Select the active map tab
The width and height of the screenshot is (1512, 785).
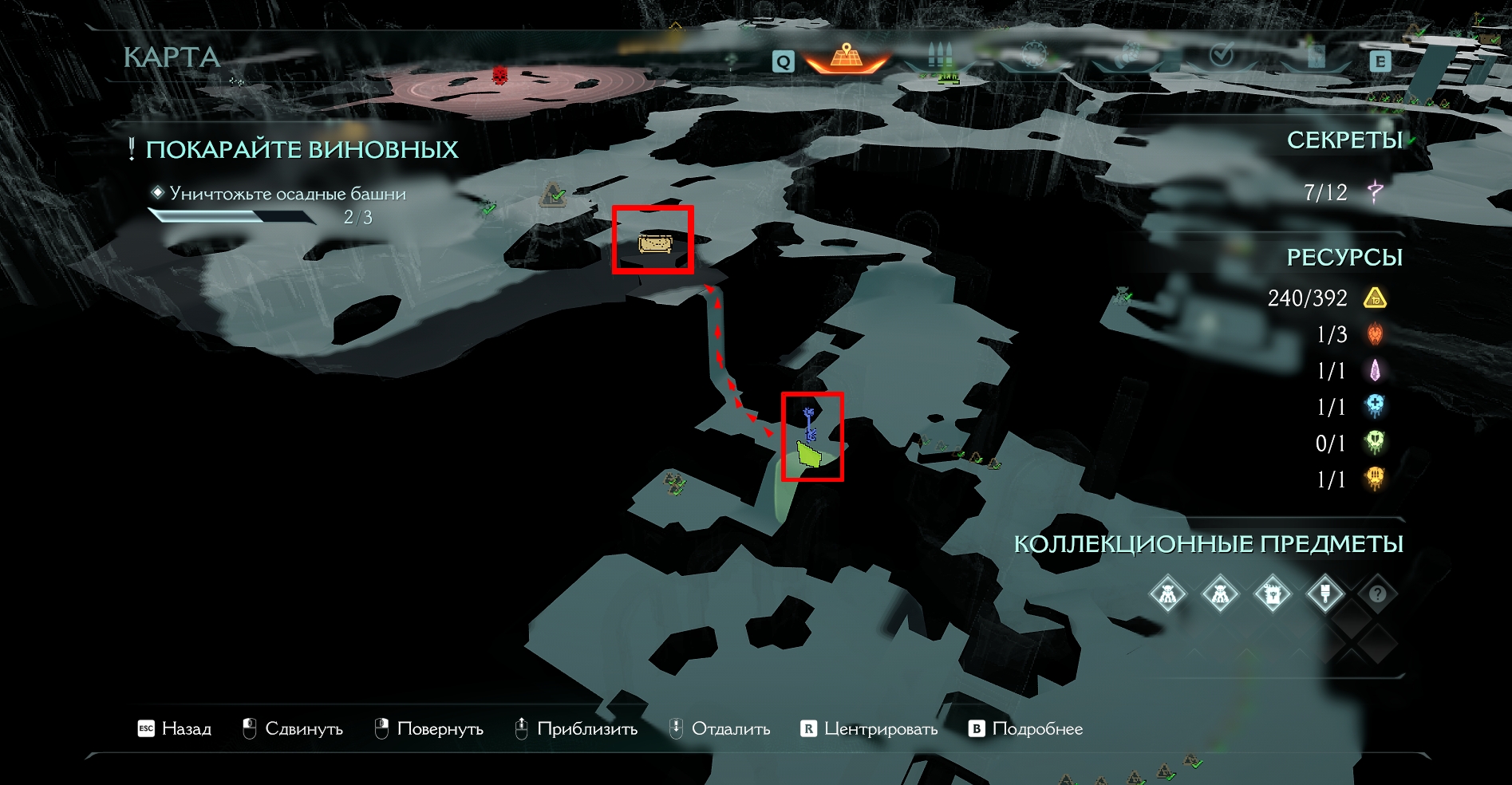(x=847, y=57)
